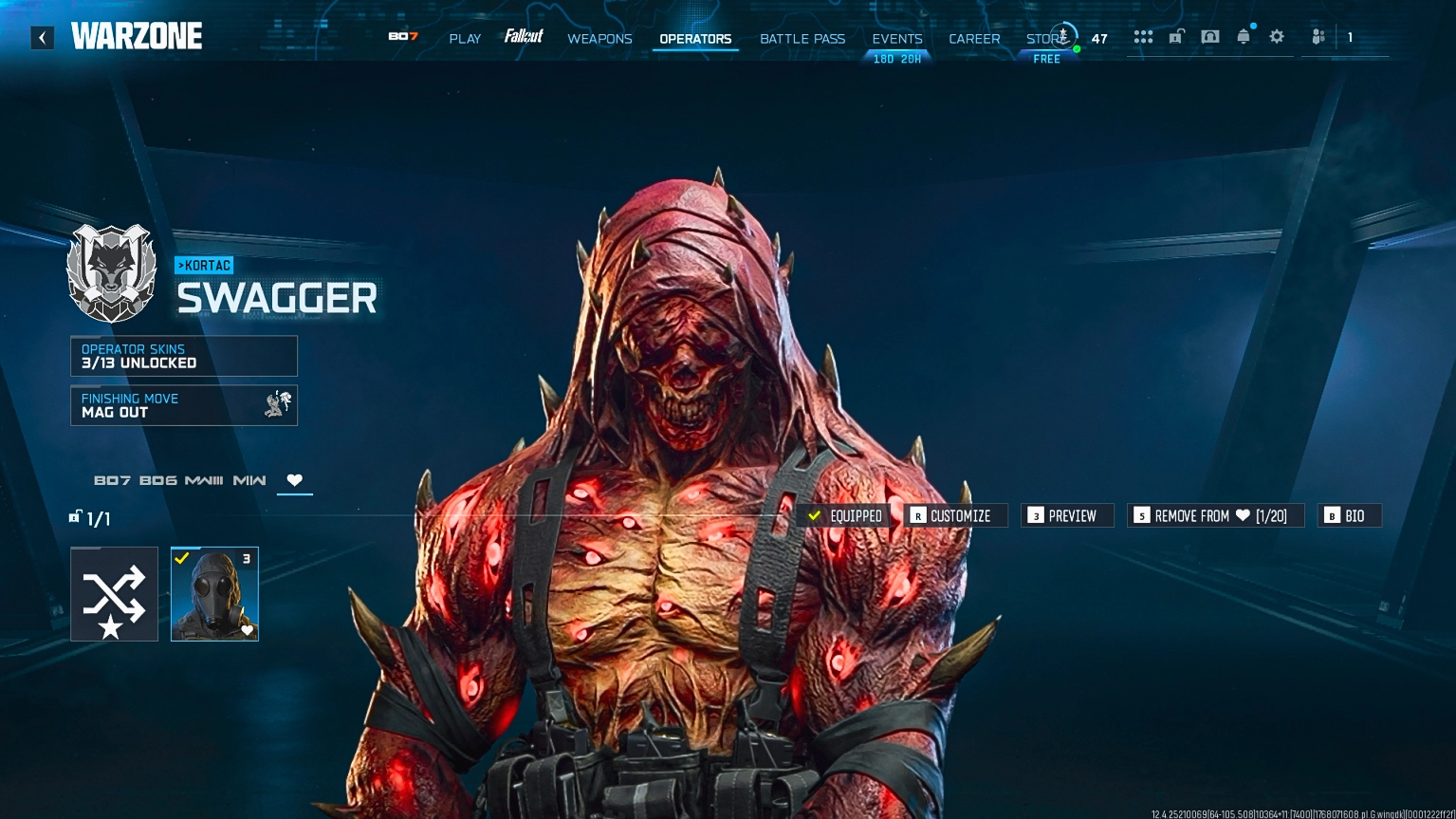This screenshot has height=819, width=1456.
Task: Go back with the left arrow chevron
Action: [x=42, y=37]
